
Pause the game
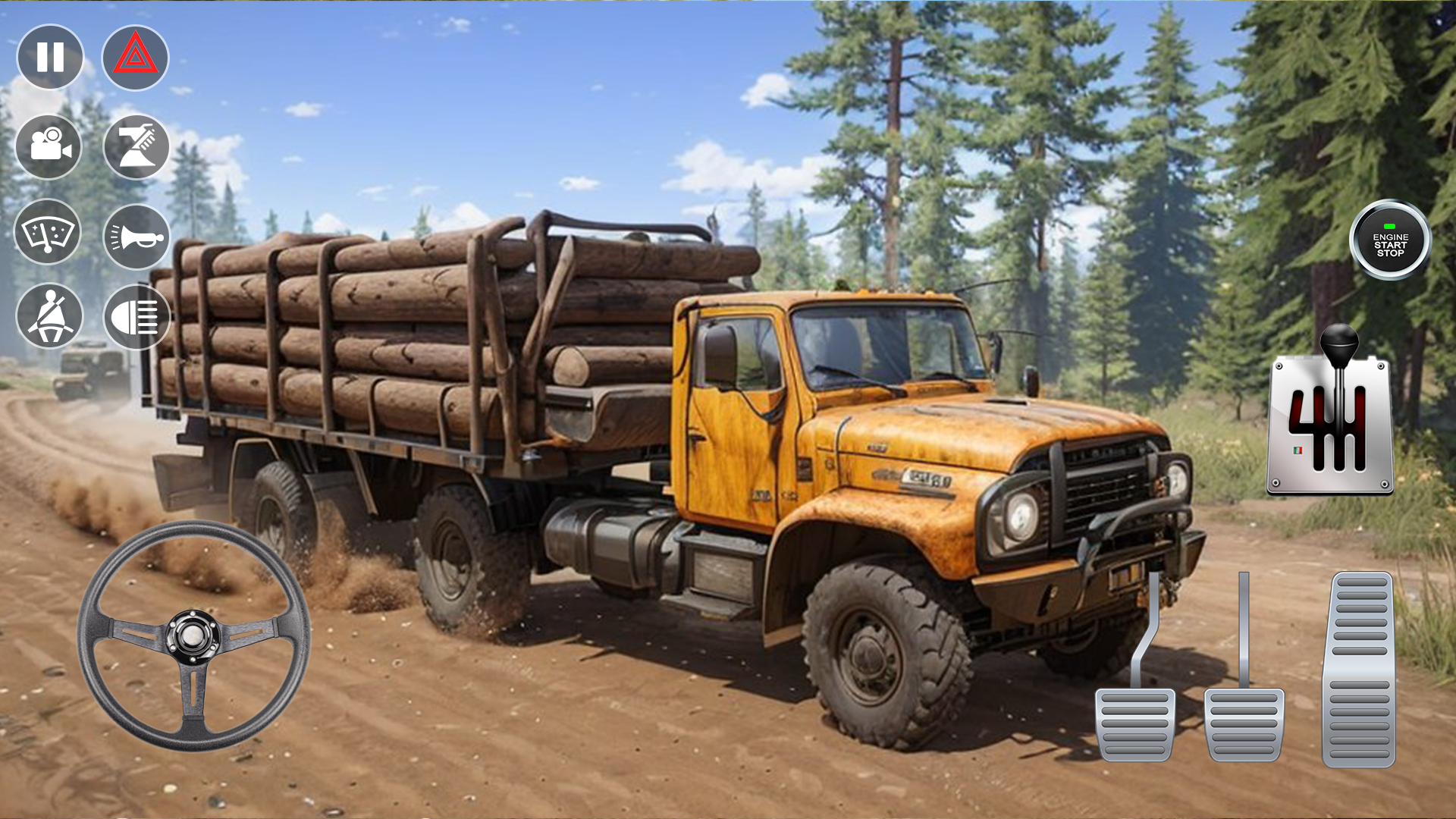click(49, 56)
